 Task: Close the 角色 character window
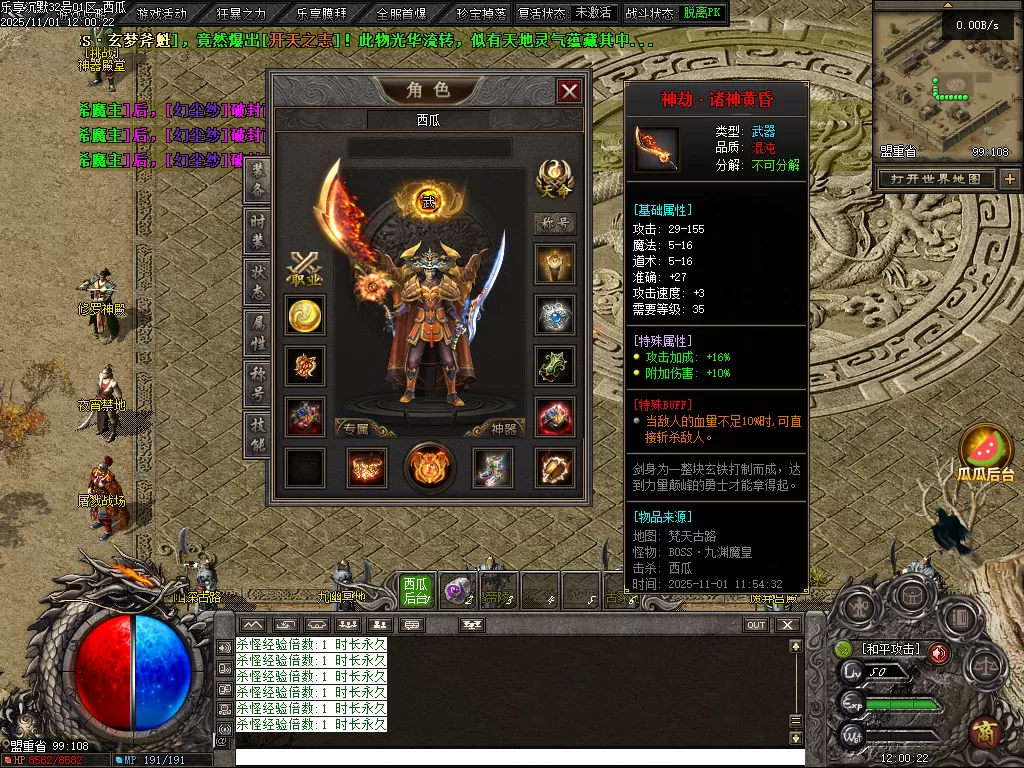pyautogui.click(x=569, y=92)
